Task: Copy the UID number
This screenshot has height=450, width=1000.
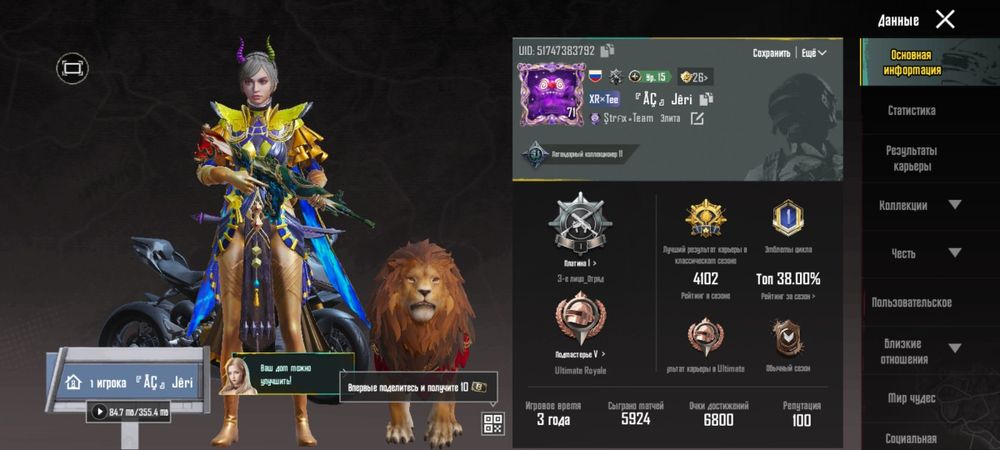Action: coord(607,50)
